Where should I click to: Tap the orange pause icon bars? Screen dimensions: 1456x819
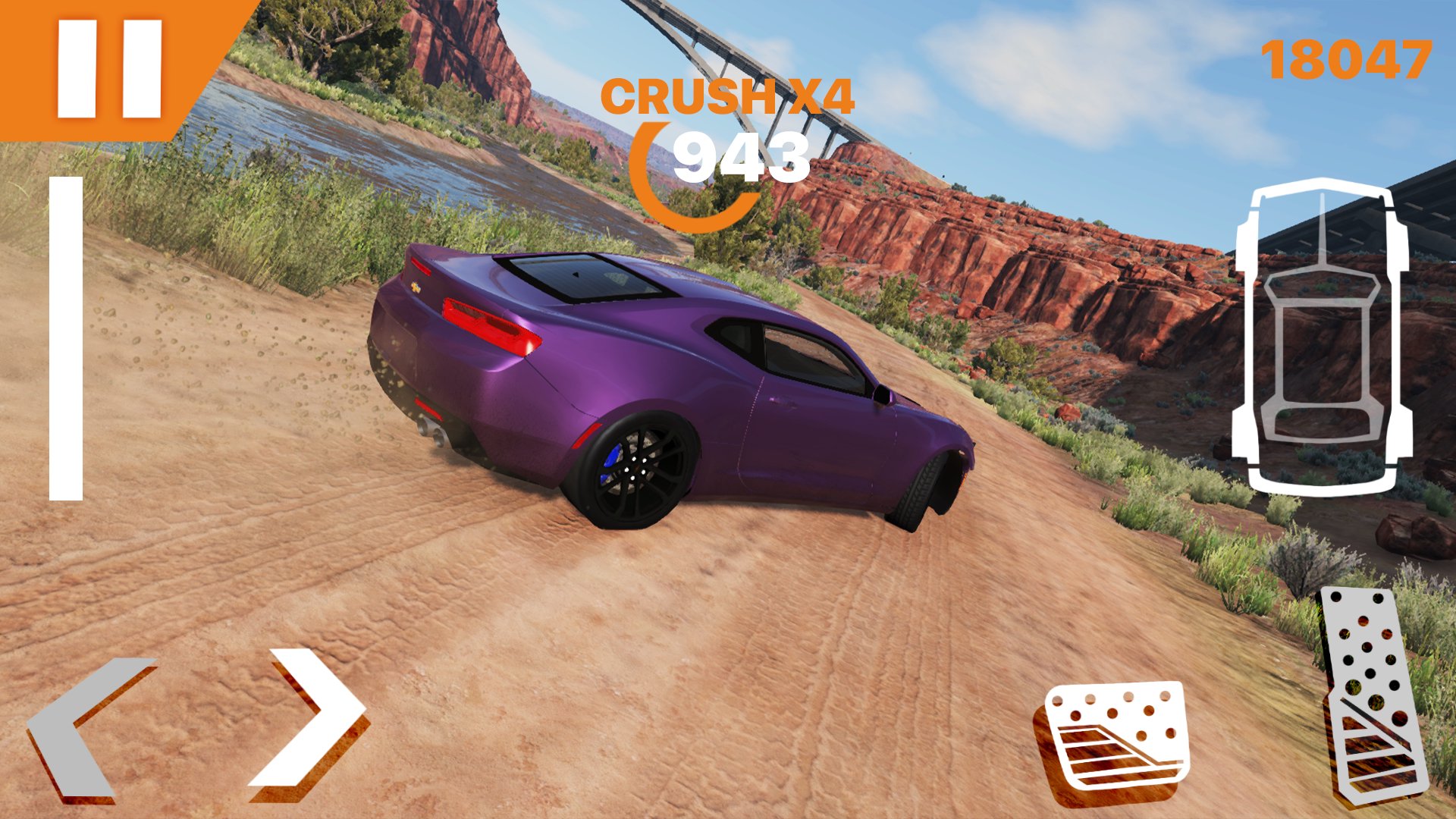[110, 68]
